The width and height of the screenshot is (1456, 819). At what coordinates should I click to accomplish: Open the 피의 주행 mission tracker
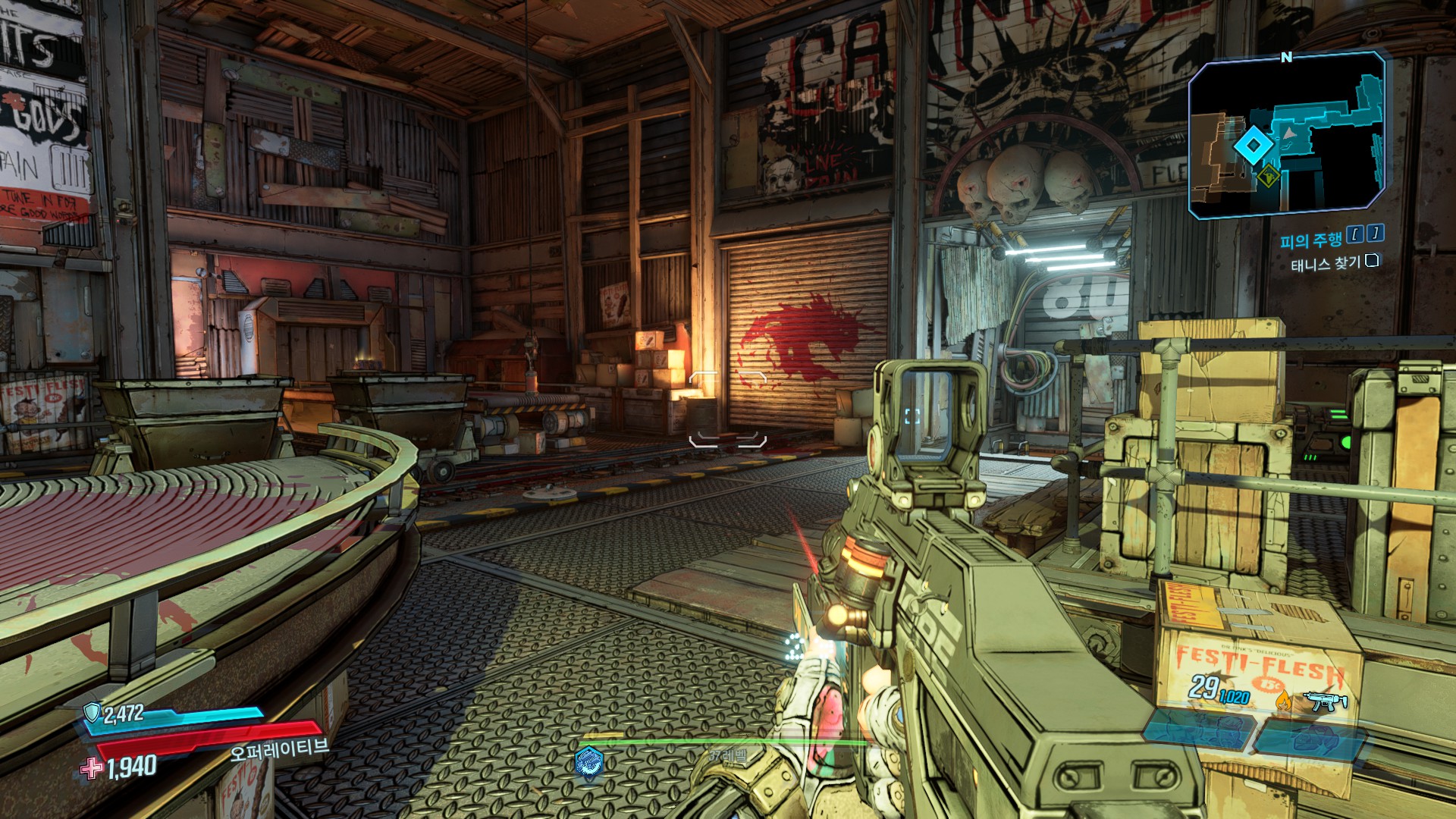(x=1310, y=240)
